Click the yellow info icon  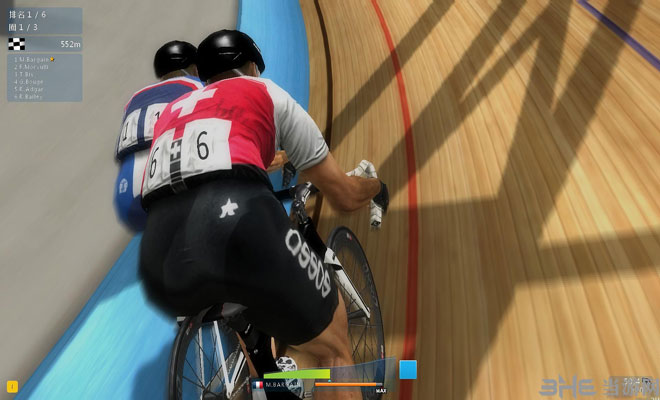click(12, 386)
